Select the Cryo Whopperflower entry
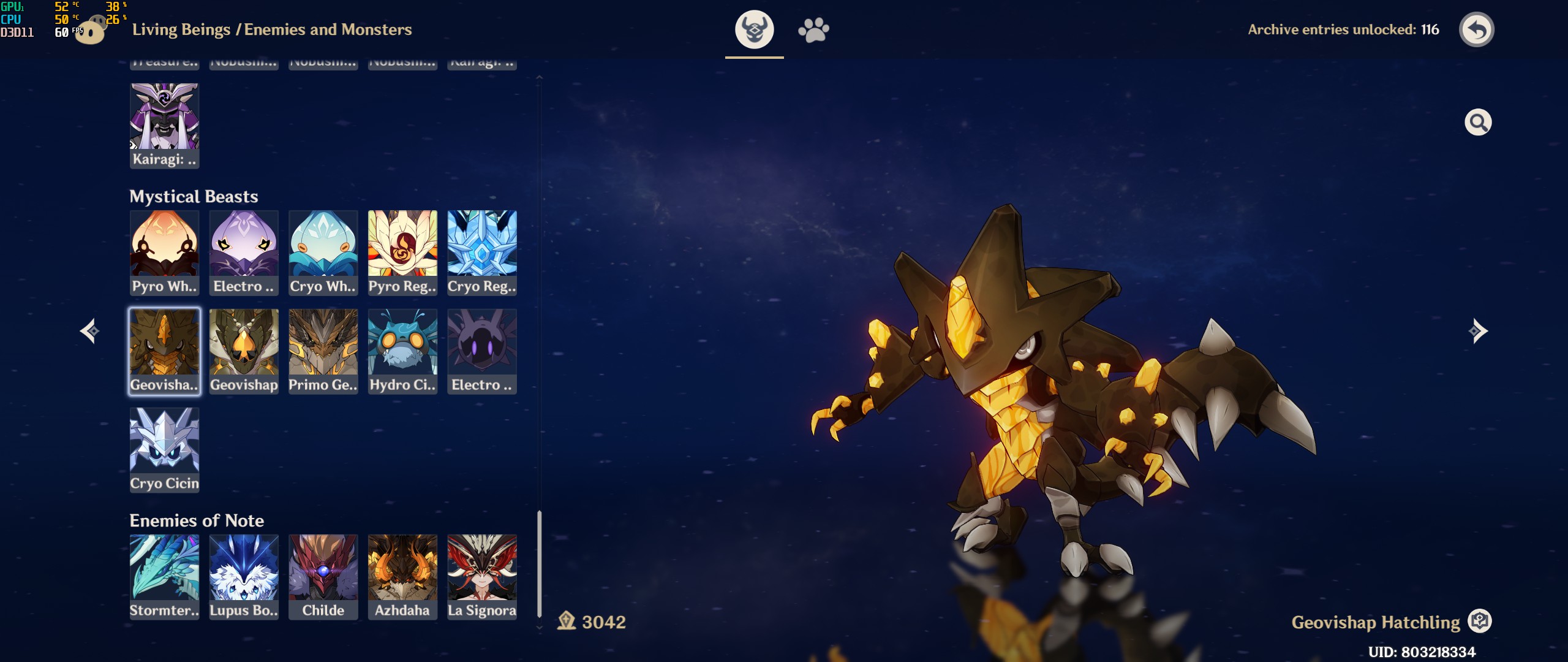1568x662 pixels. point(323,252)
